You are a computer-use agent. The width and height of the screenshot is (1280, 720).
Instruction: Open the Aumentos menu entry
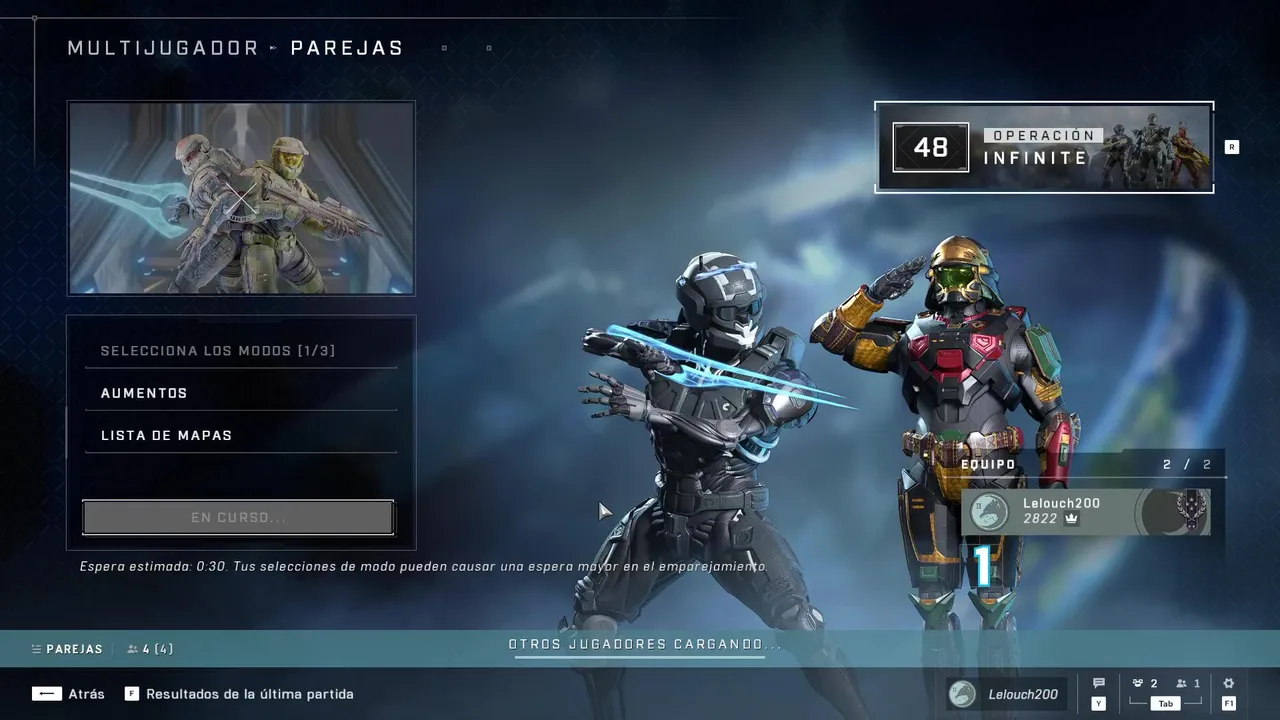pos(240,393)
